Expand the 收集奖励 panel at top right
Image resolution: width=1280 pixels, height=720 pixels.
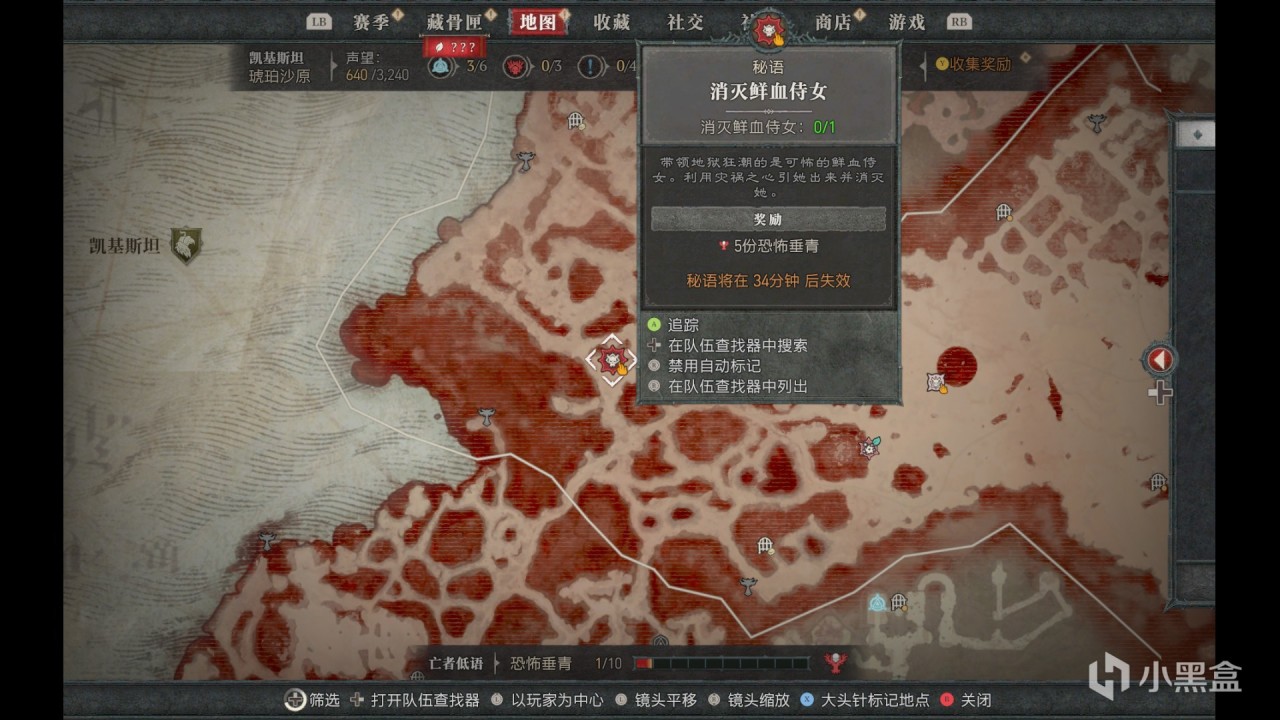pyautogui.click(x=975, y=63)
